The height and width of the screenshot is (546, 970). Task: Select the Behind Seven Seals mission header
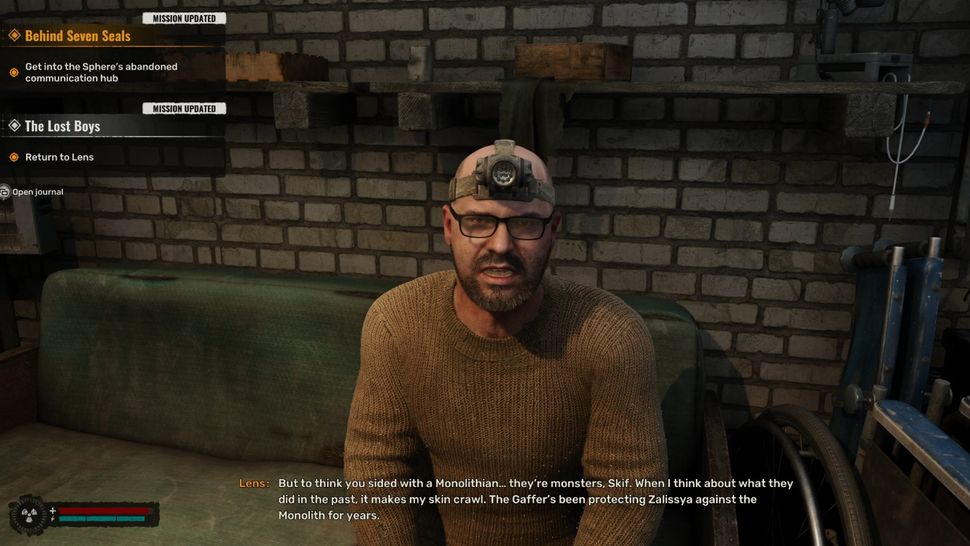pos(78,36)
